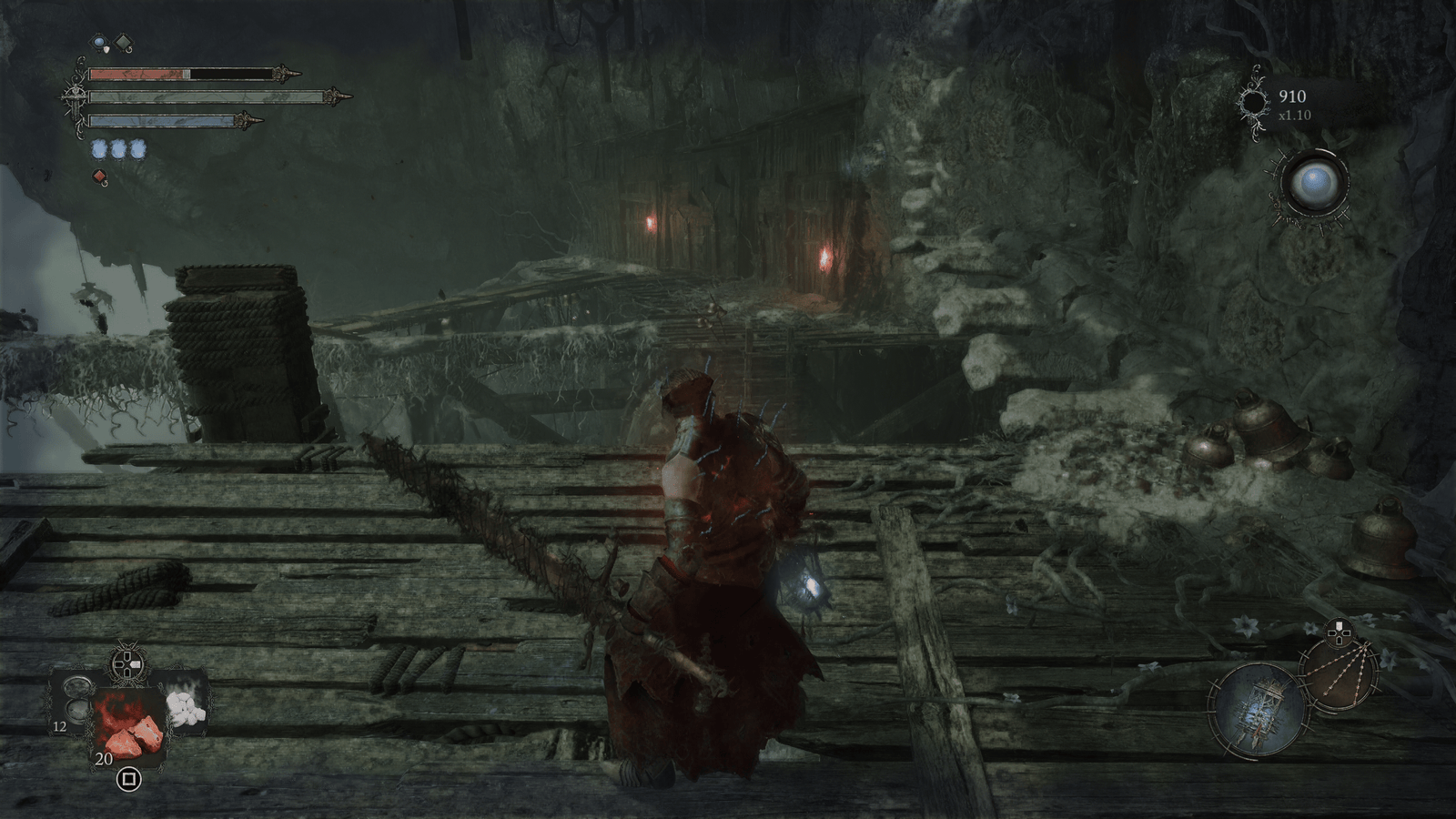The image size is (1456, 819).
Task: Click the thorned Vigor wreath icon
Action: tap(1254, 104)
